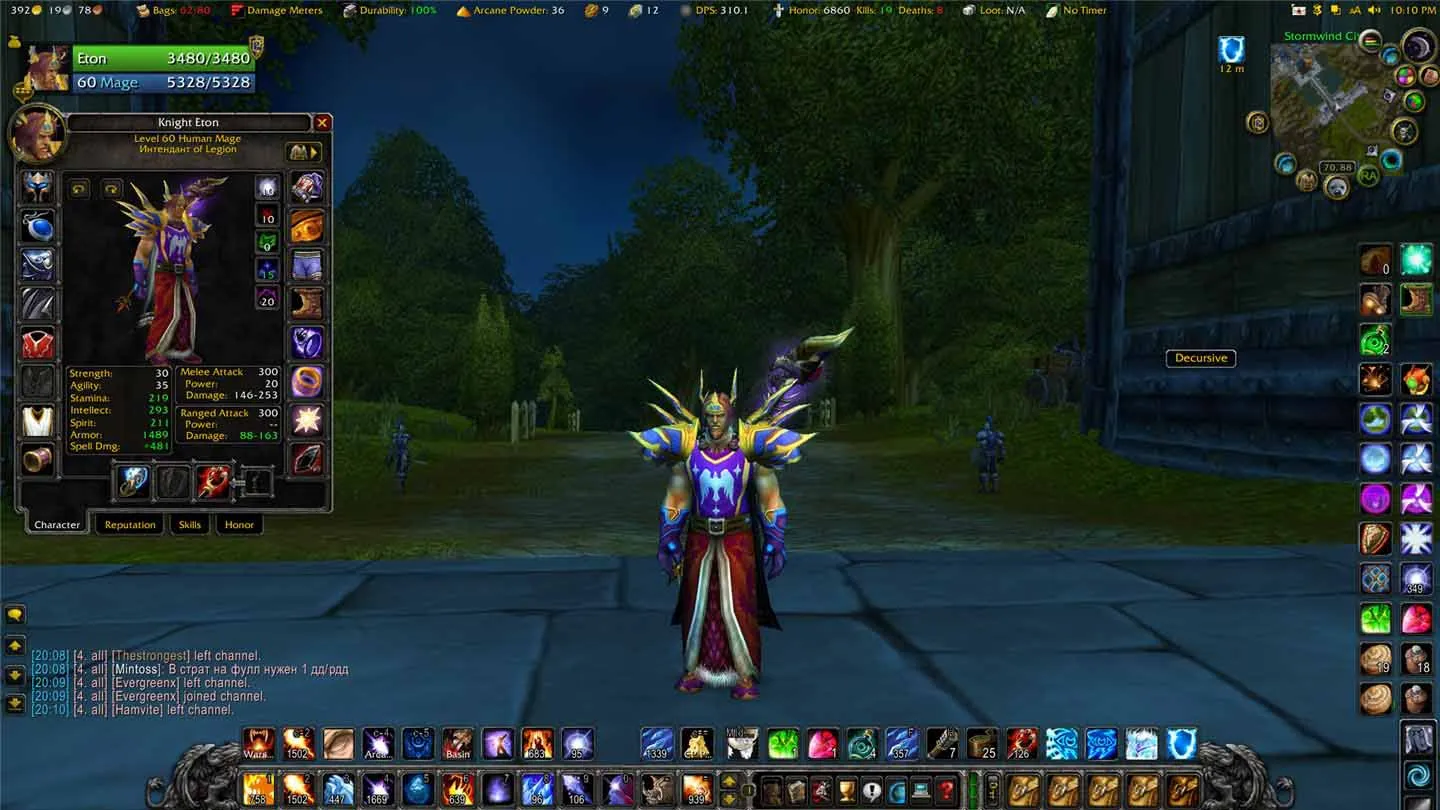Click the Decursive addon frame

[1200, 358]
